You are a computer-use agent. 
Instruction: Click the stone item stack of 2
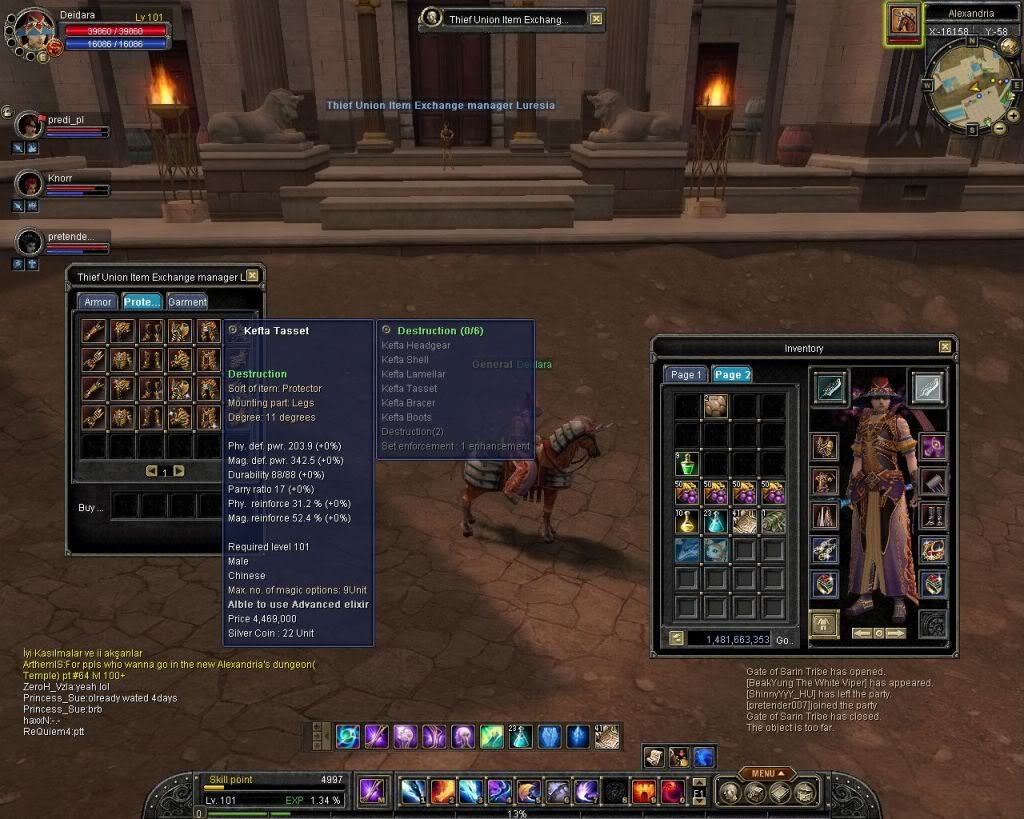715,406
